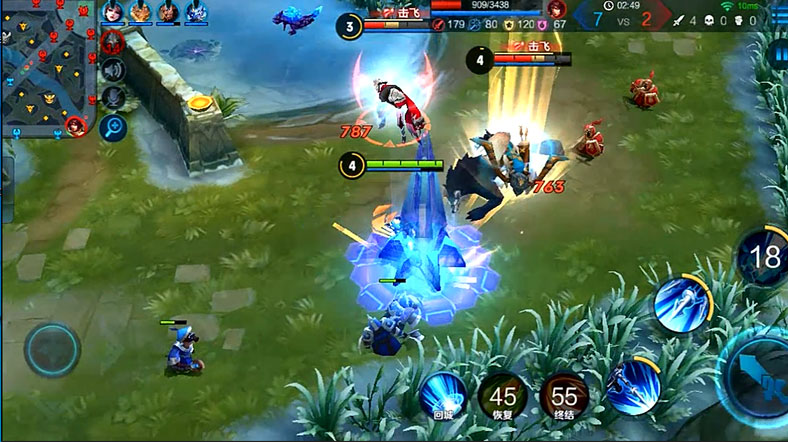This screenshot has width=788, height=442.
Task: Toggle the speaker sound icon
Action: click(x=113, y=70)
